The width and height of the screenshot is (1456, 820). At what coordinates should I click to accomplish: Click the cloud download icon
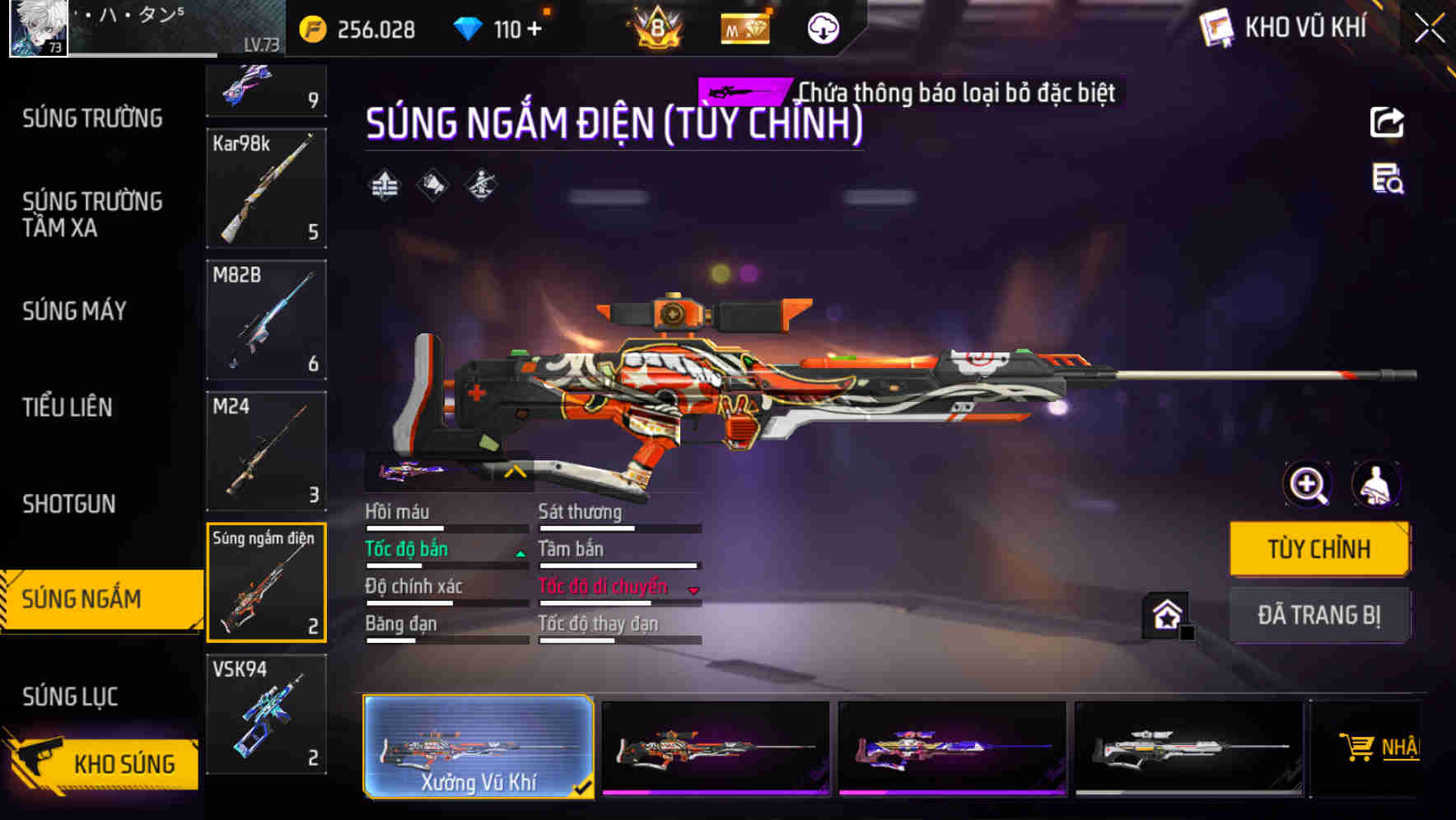(823, 29)
